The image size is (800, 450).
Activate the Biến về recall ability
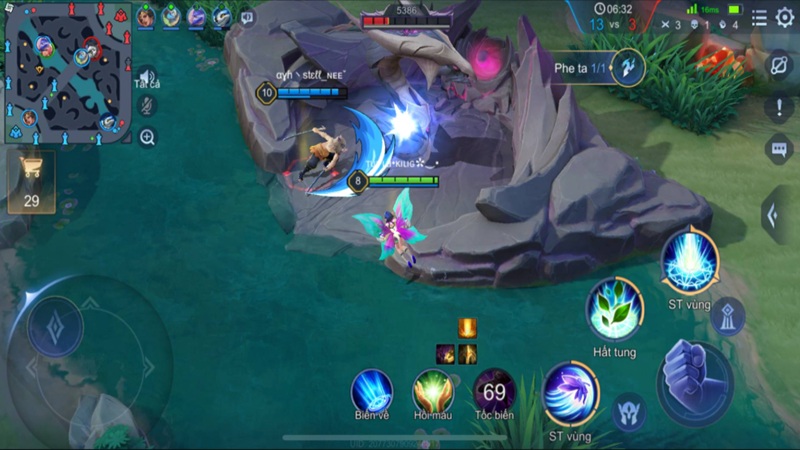[371, 389]
